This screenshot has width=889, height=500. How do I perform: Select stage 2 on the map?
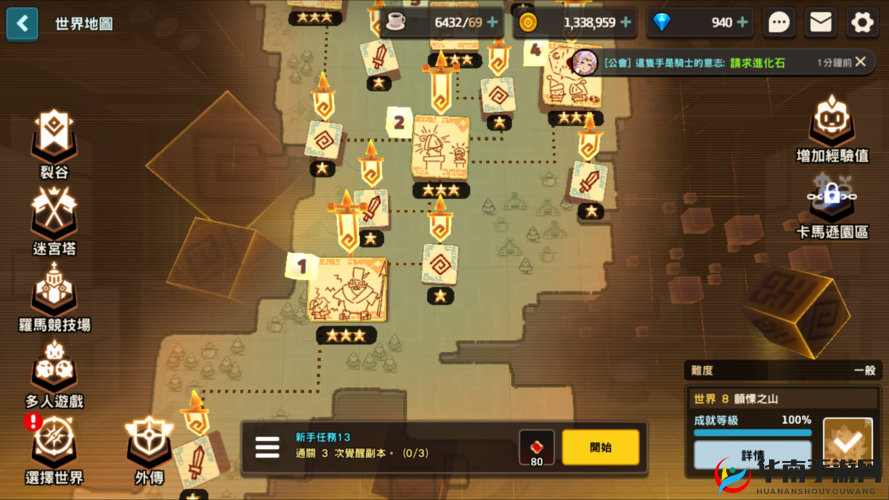(x=440, y=147)
